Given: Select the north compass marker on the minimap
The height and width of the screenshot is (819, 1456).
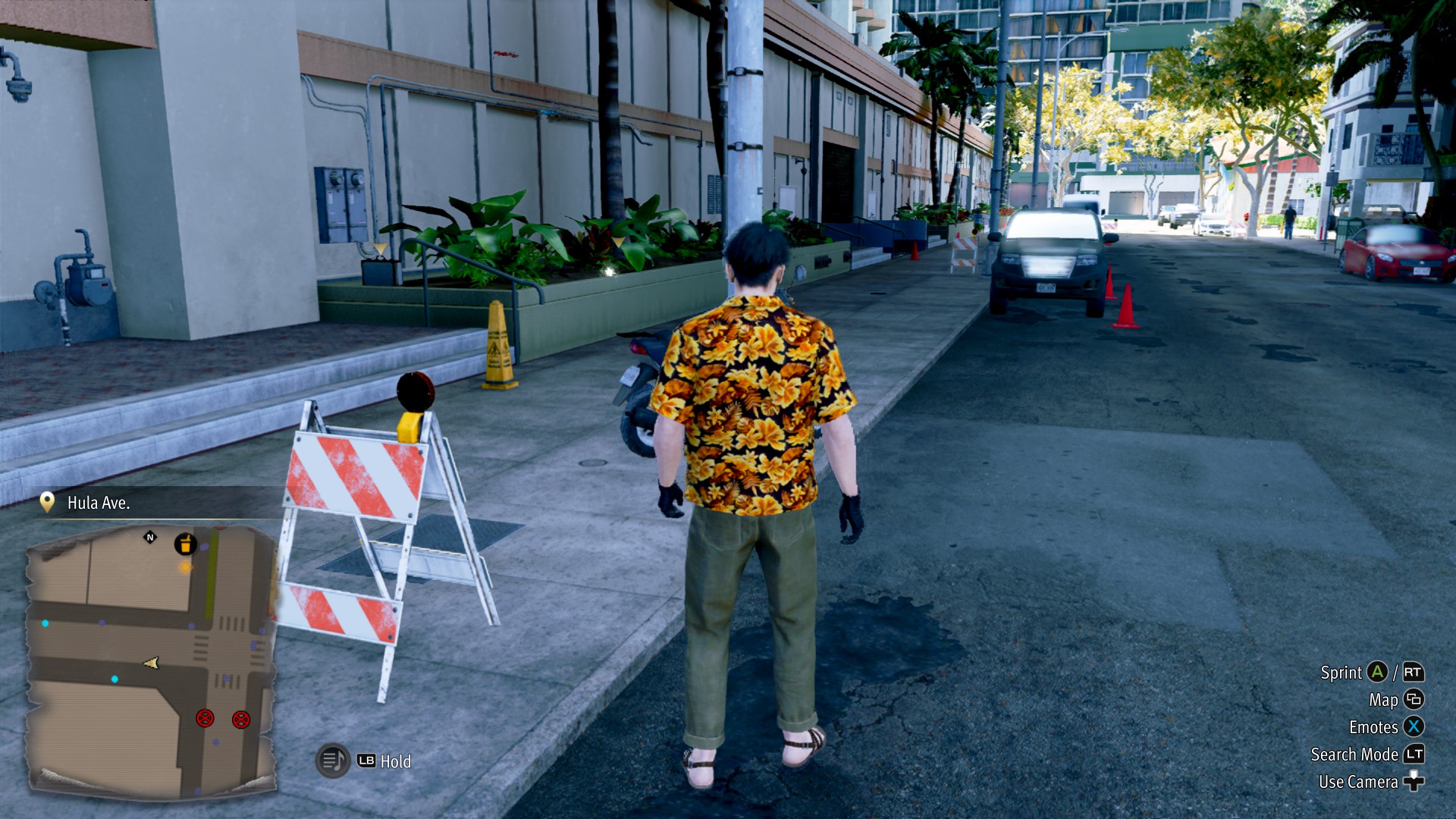Looking at the screenshot, I should (149, 538).
